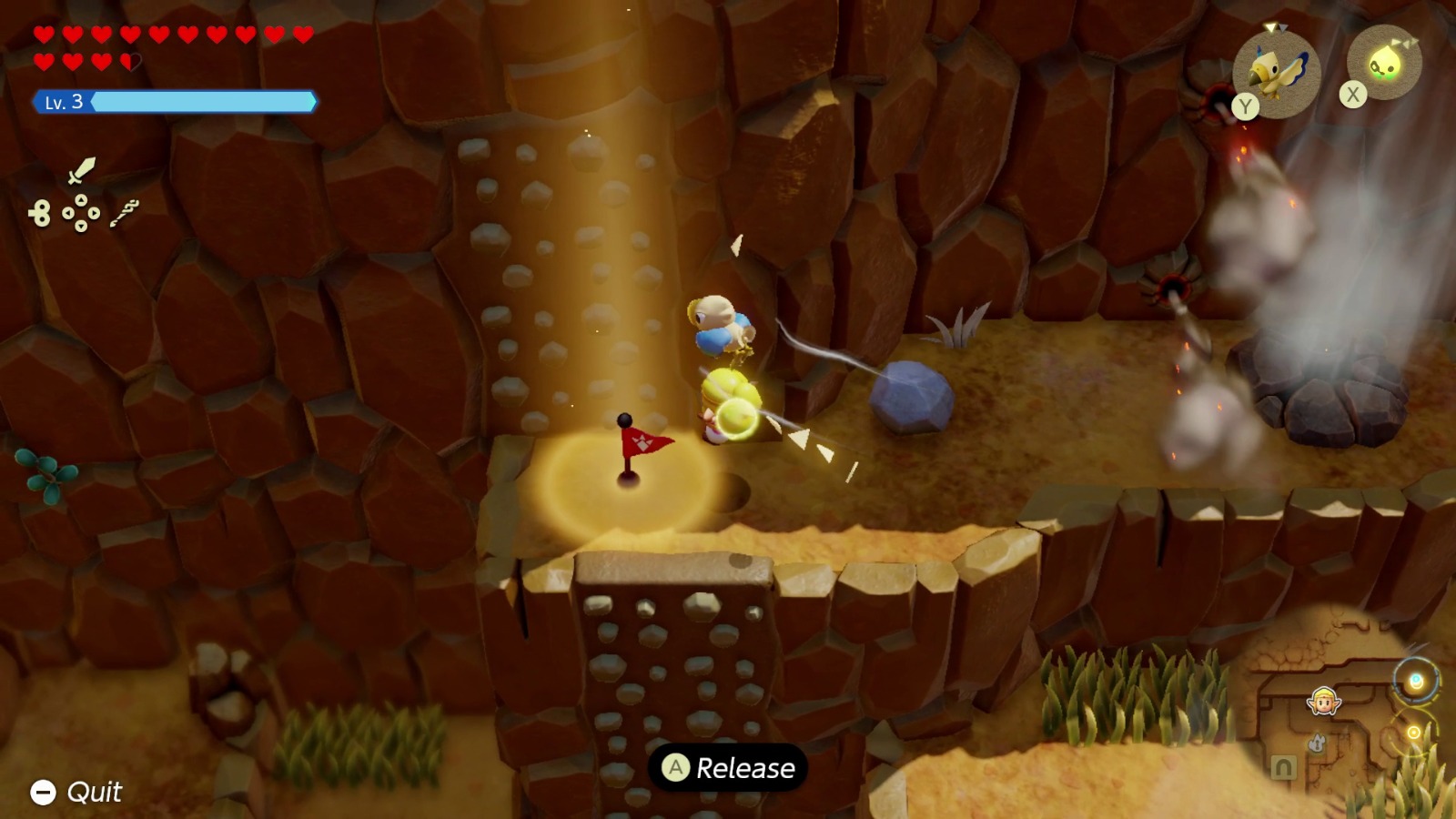Click the cave entrance icon on the minimap
The height and width of the screenshot is (819, 1456).
(x=1285, y=767)
